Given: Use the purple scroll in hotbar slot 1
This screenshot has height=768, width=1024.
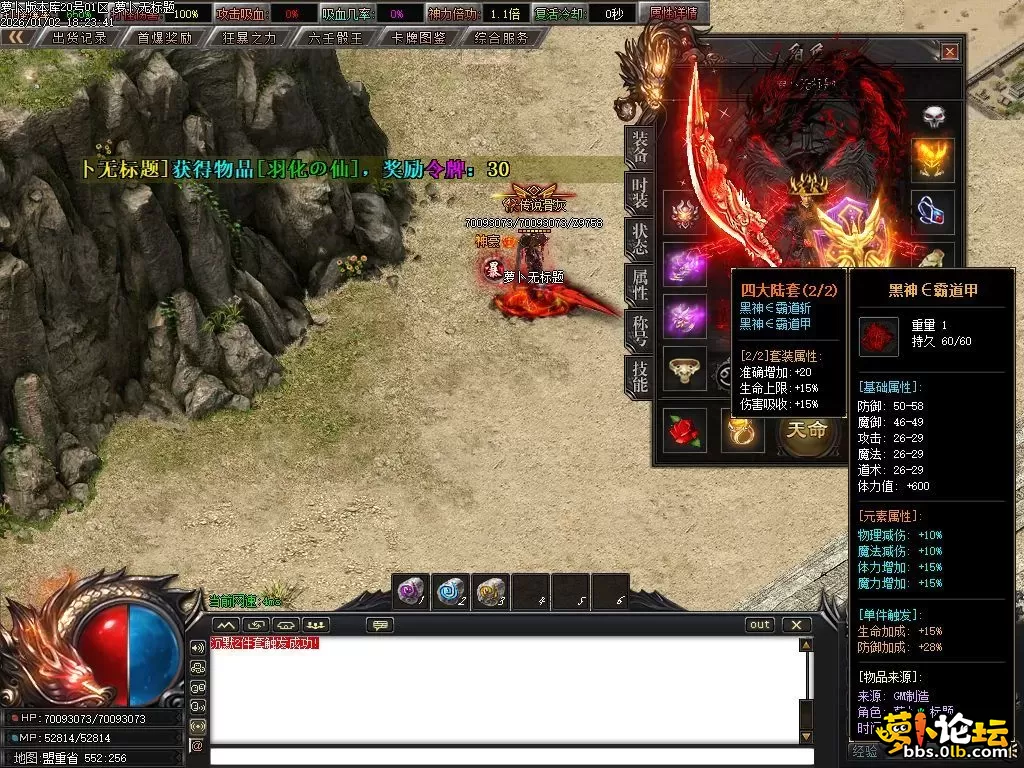Looking at the screenshot, I should [x=410, y=591].
